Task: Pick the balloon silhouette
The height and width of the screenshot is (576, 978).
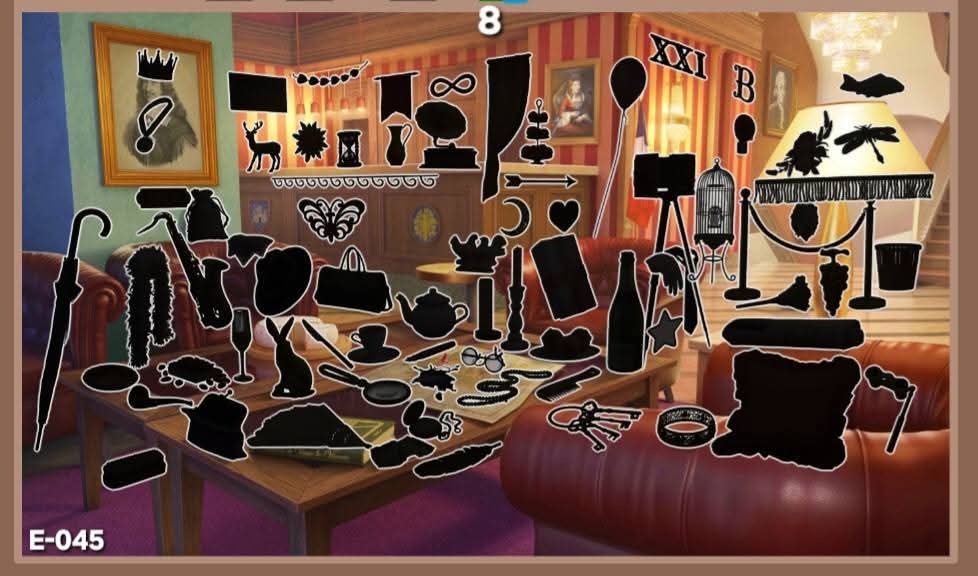Action: point(627,78)
